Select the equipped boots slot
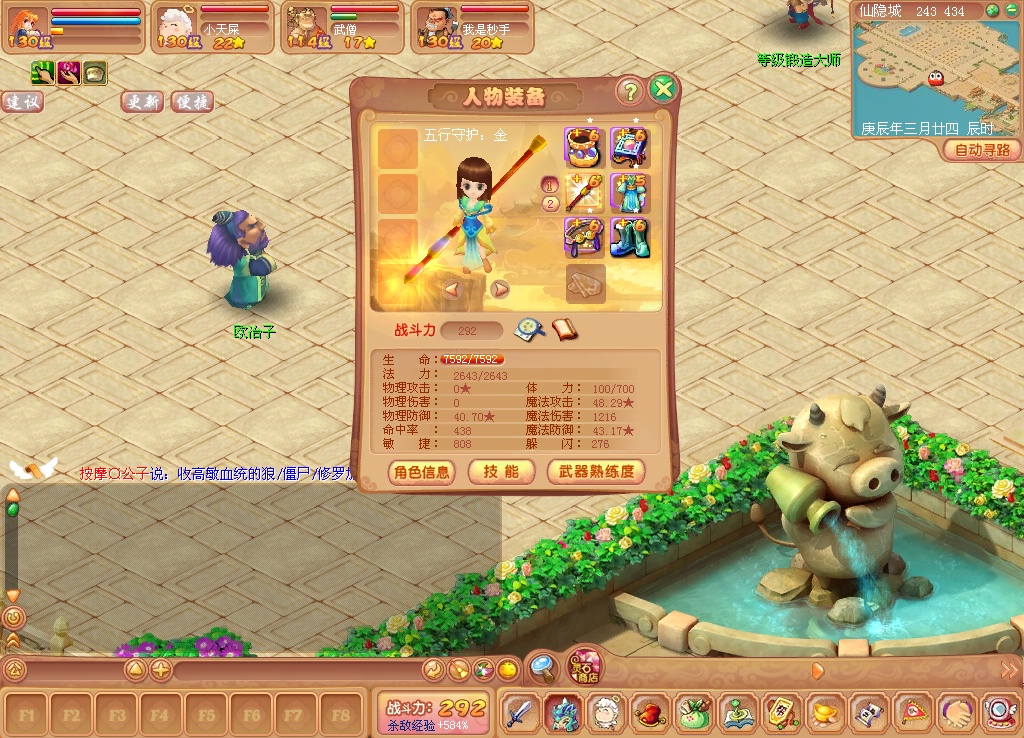 point(630,237)
